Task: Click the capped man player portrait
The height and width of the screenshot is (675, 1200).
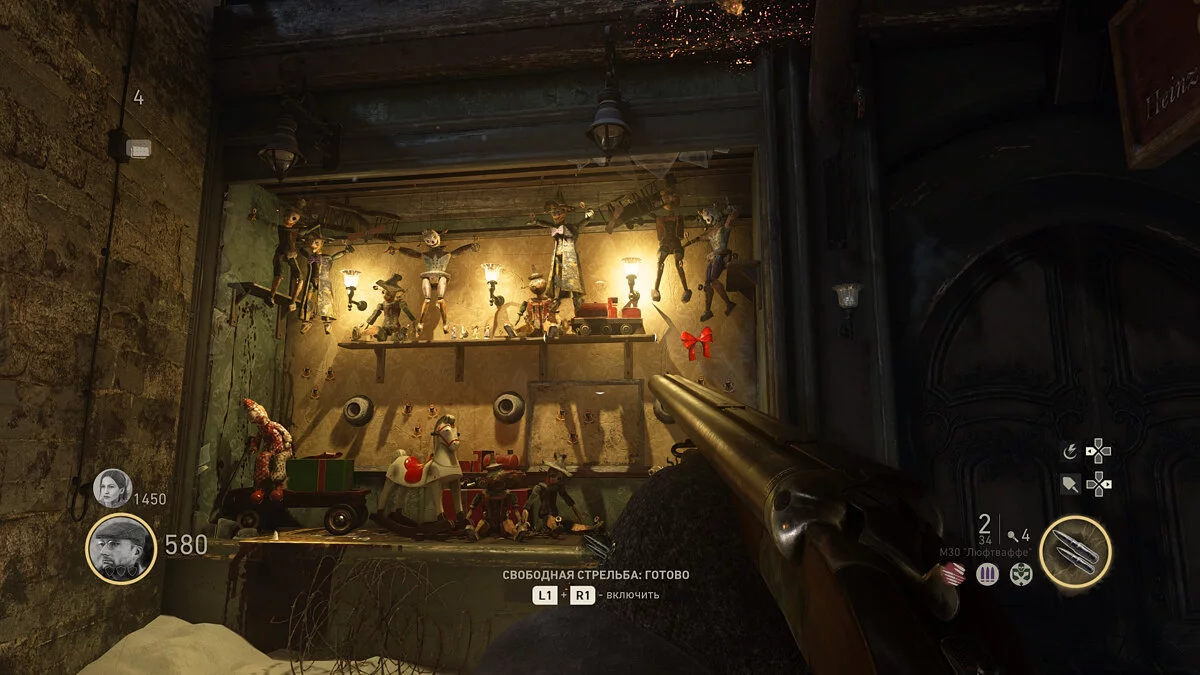Action: (x=121, y=548)
